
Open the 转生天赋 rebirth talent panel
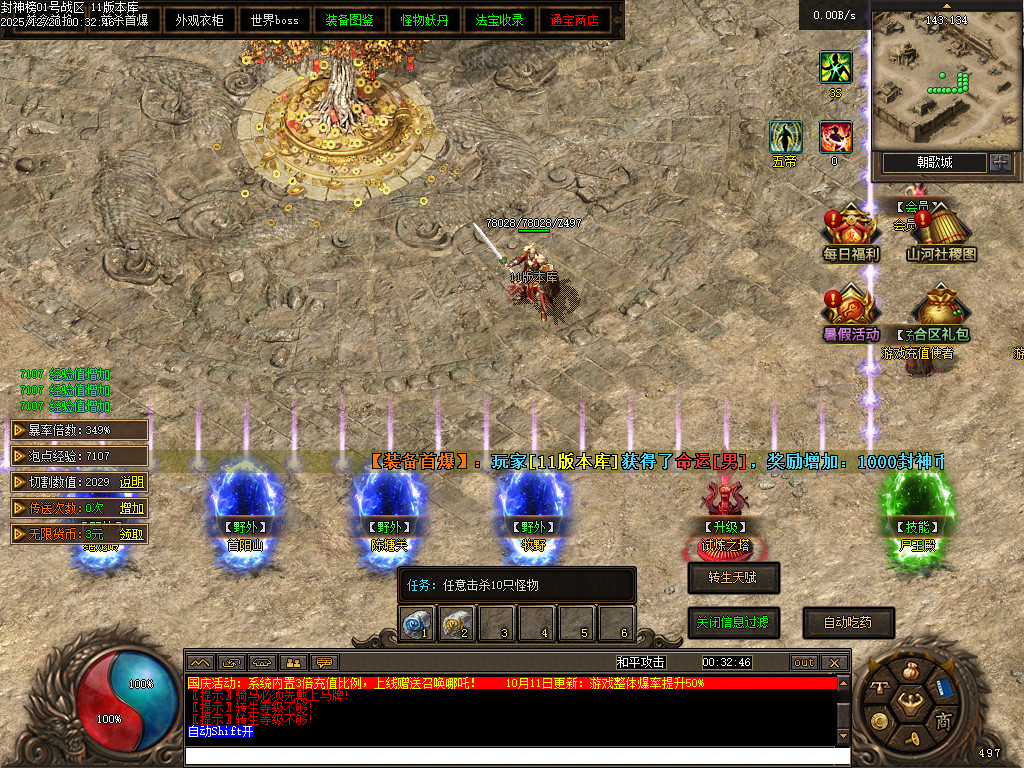(733, 577)
